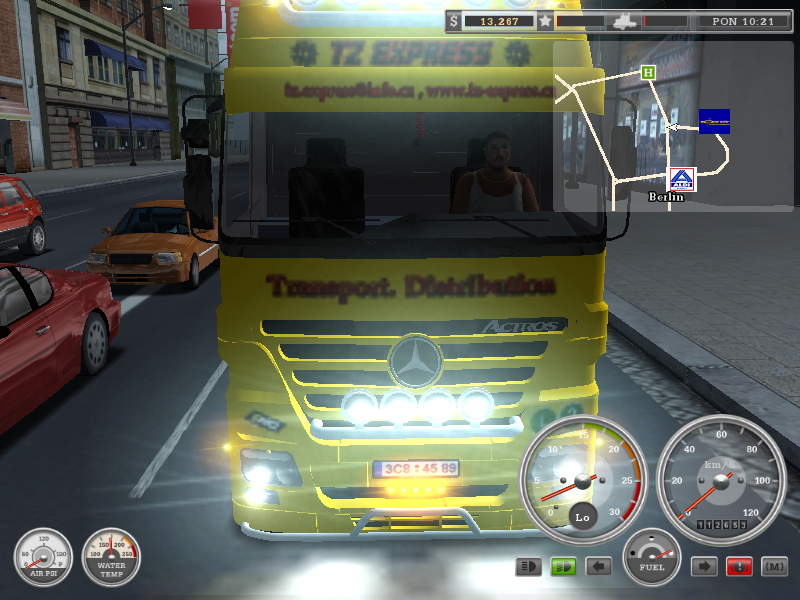Click the (M) button in dashboard
This screenshot has width=800, height=600.
[x=773, y=567]
